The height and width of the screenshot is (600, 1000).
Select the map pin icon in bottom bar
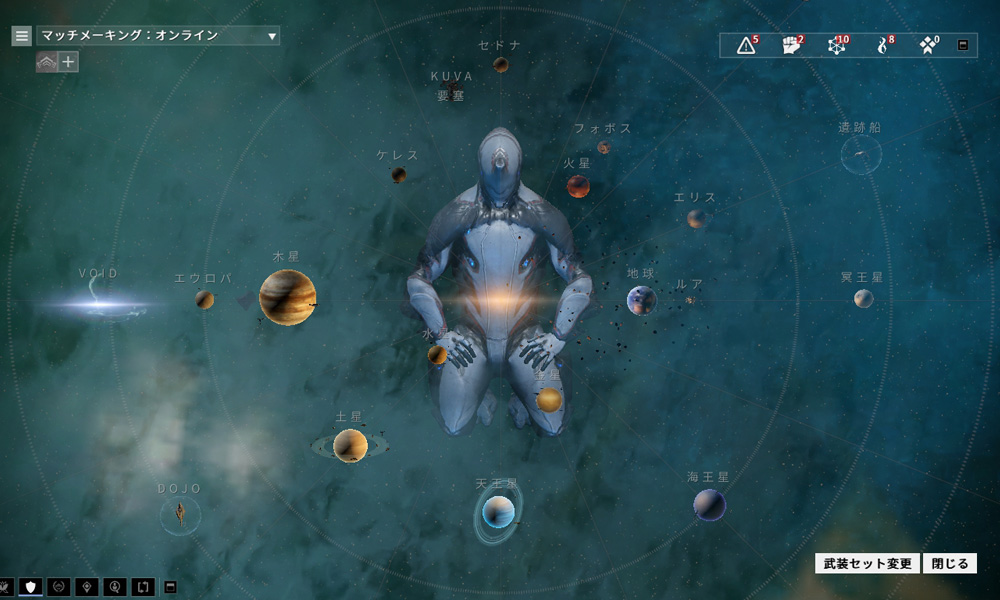(87, 586)
